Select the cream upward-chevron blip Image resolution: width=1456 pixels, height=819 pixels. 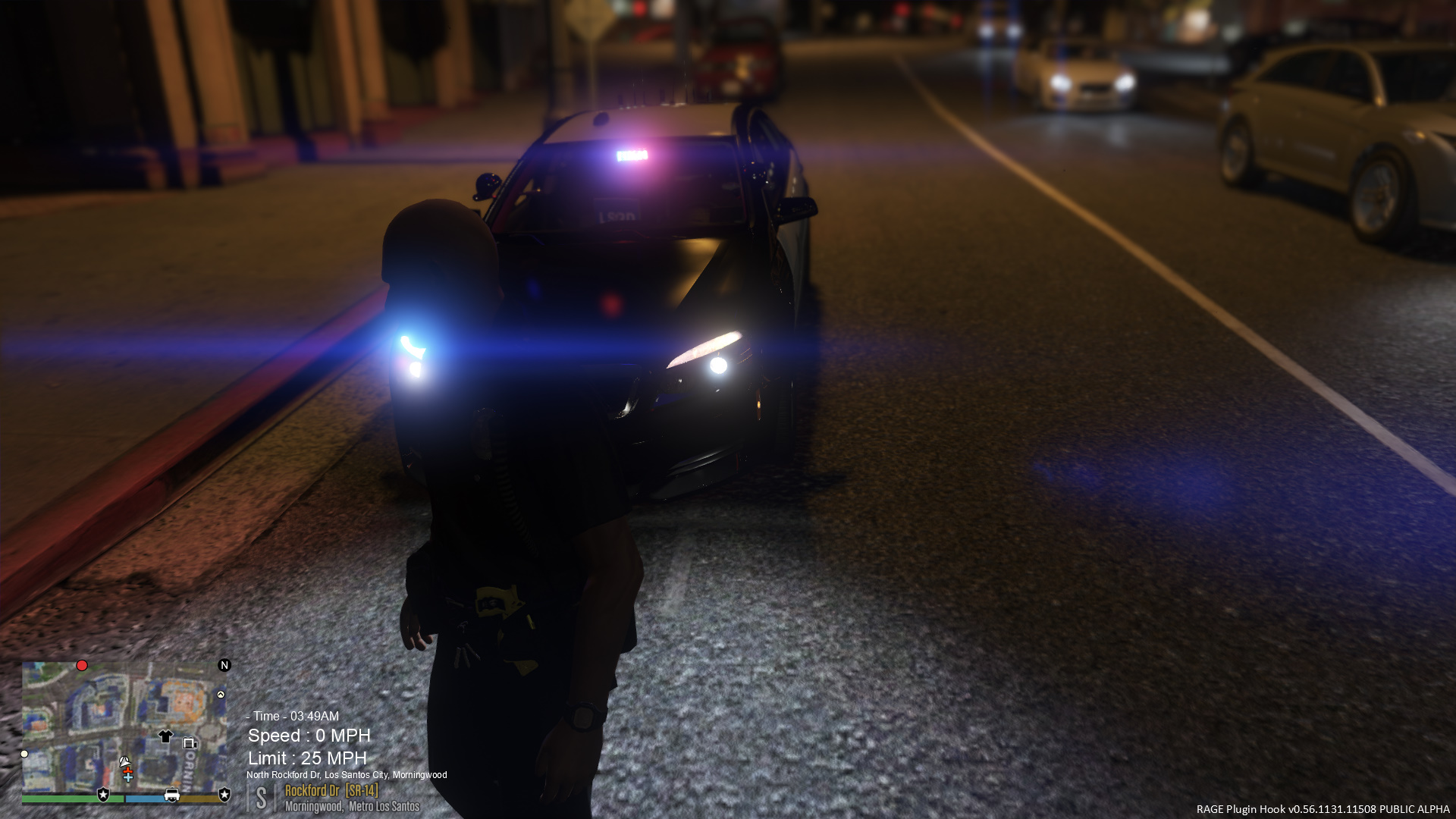coord(221,695)
